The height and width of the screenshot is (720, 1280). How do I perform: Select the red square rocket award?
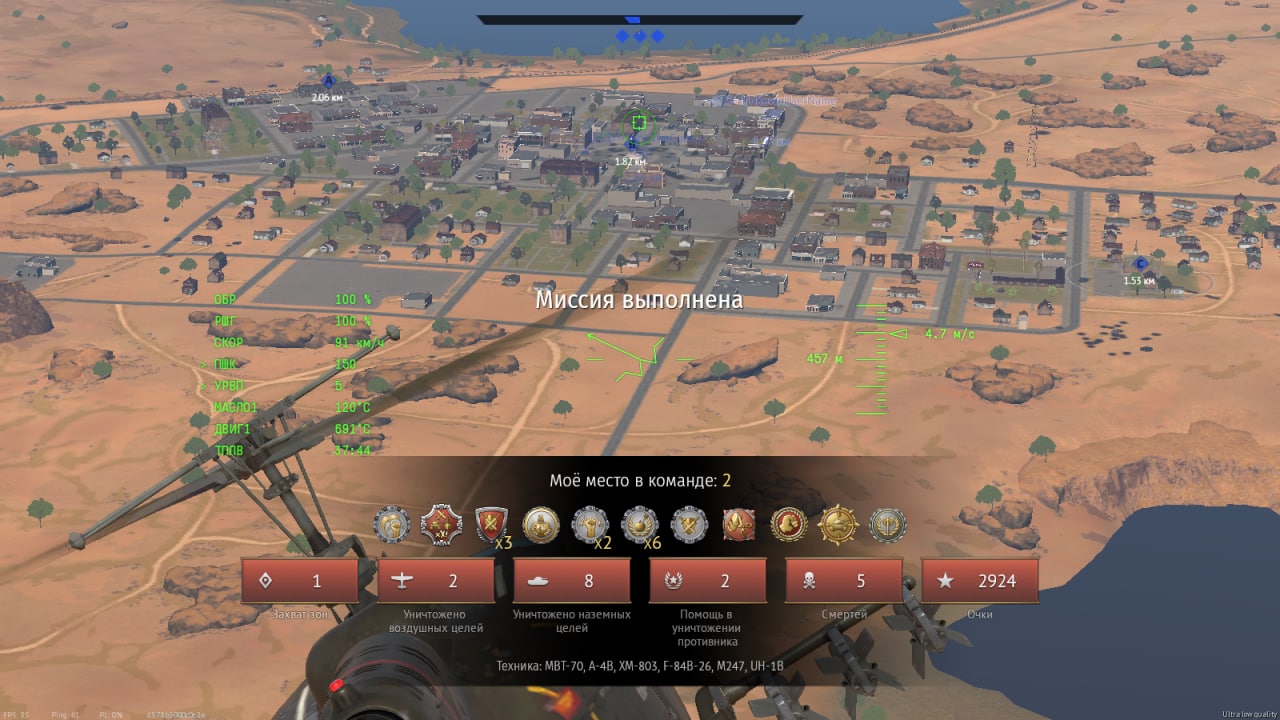coord(739,524)
